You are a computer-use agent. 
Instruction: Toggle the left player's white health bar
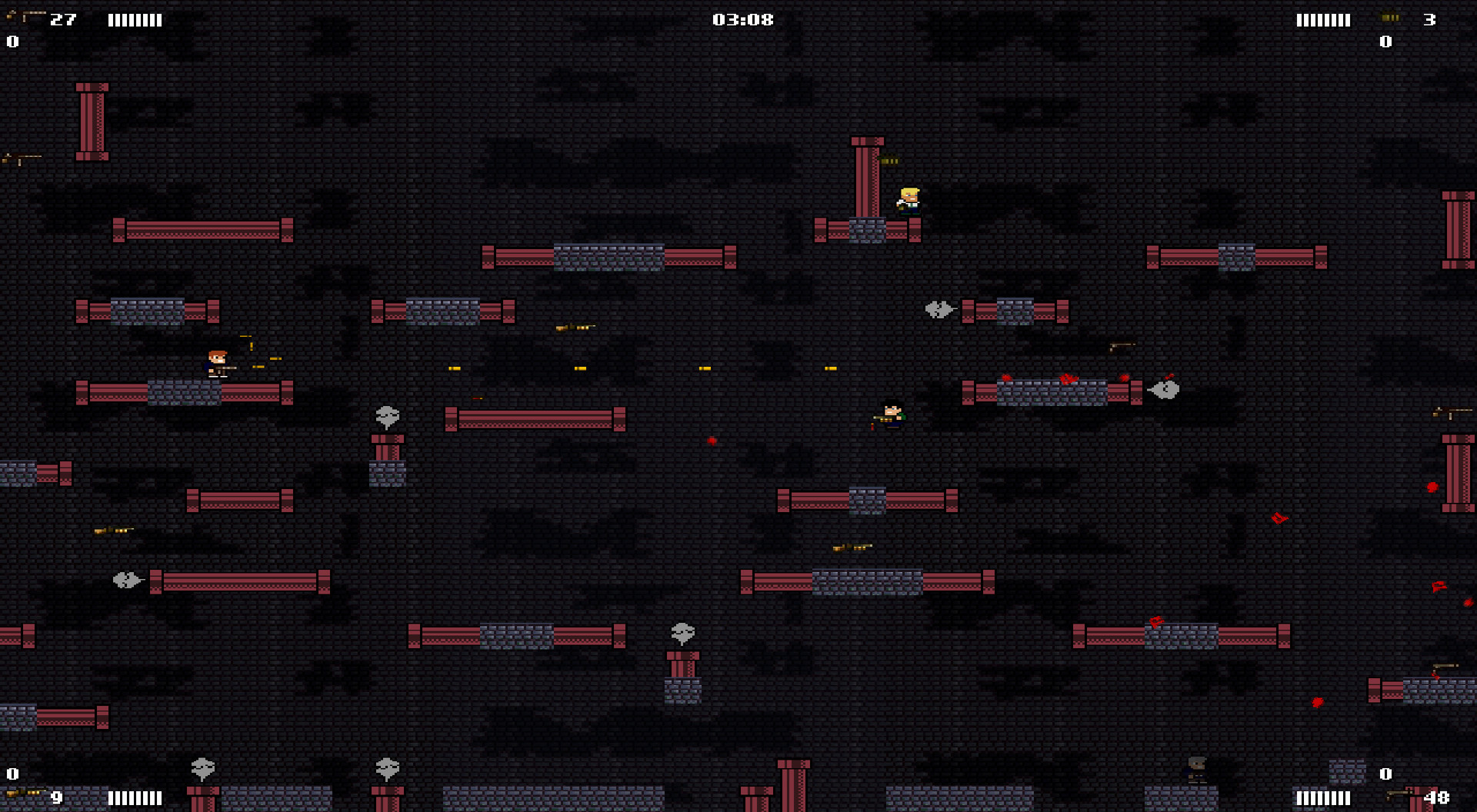(x=136, y=20)
